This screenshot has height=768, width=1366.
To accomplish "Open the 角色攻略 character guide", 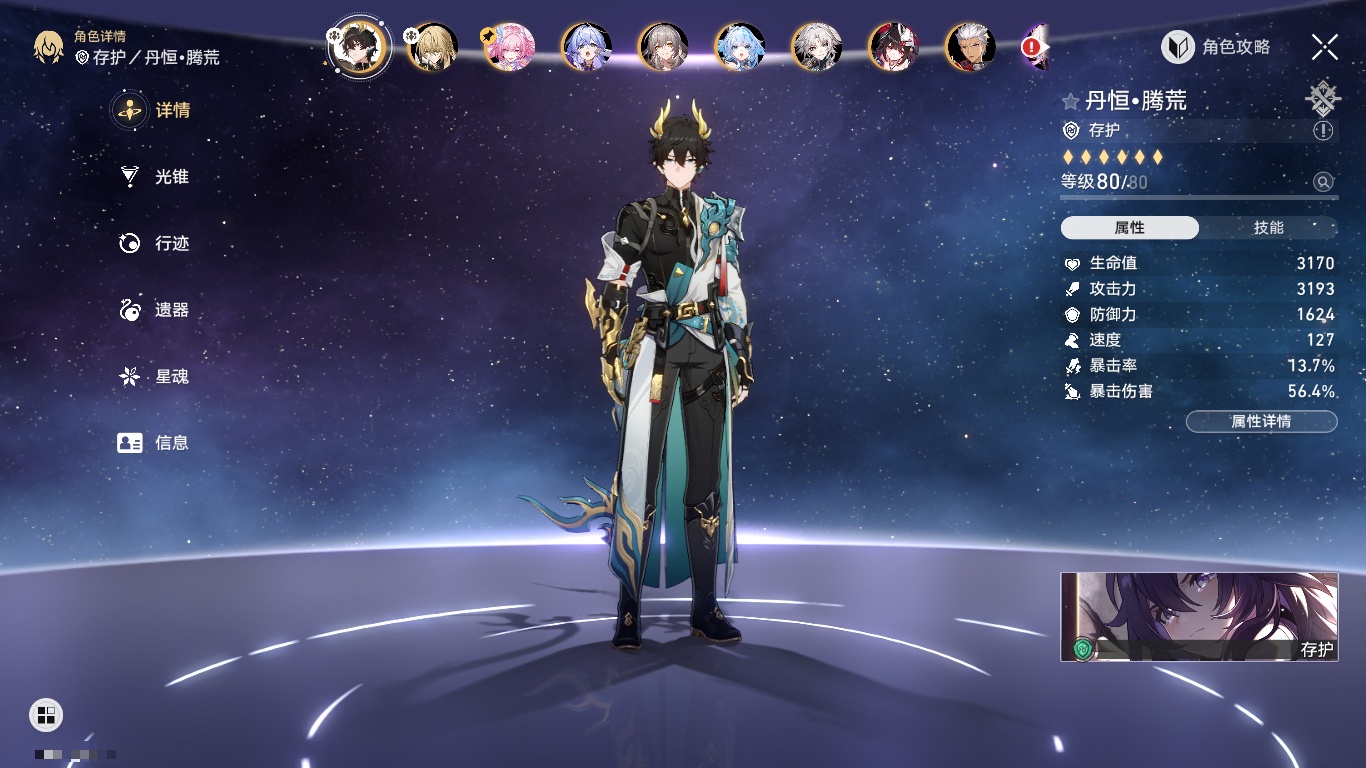I will [1216, 47].
